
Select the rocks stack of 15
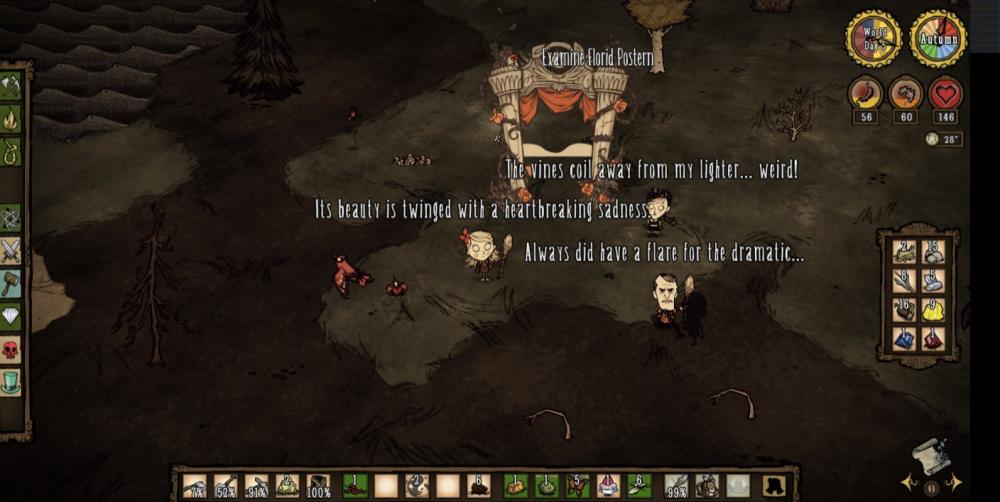(x=932, y=252)
